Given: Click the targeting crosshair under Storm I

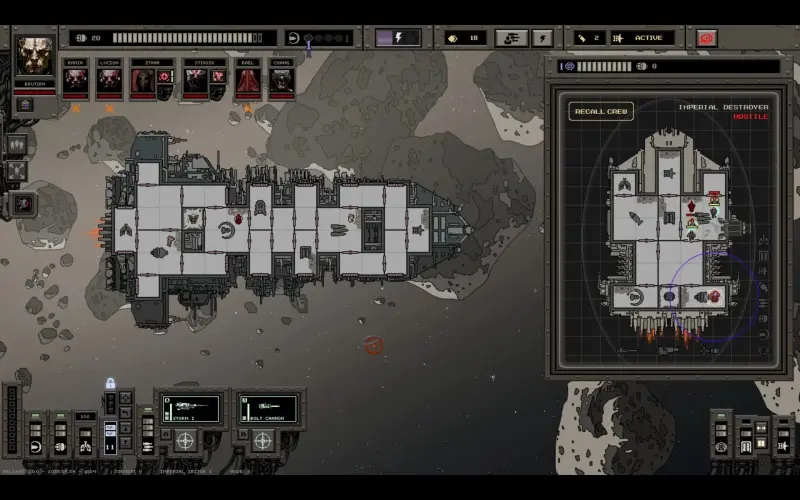Looking at the screenshot, I should [186, 440].
